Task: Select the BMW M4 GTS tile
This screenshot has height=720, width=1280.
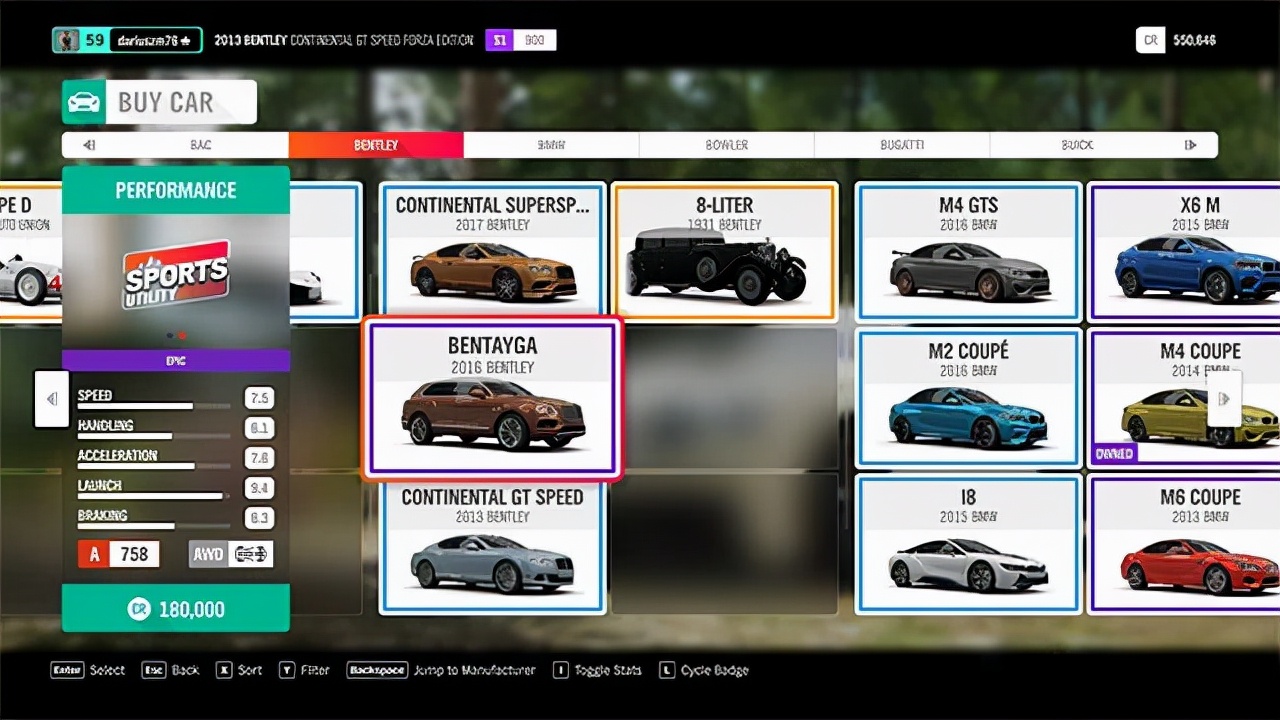Action: point(968,251)
